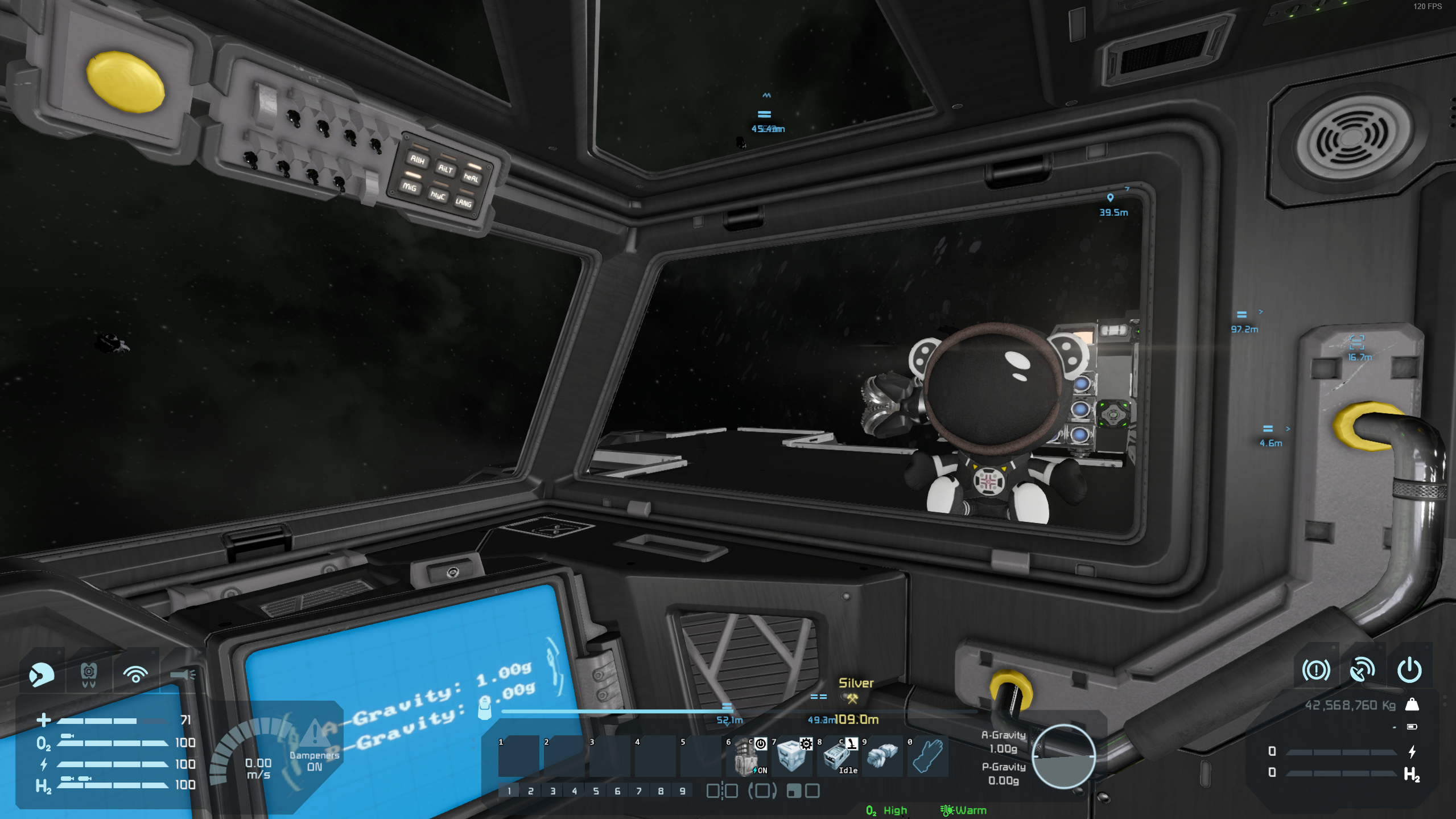Image resolution: width=1456 pixels, height=819 pixels.
Task: Select the power-toggle block in hotbar slot 6
Action: tap(746, 756)
